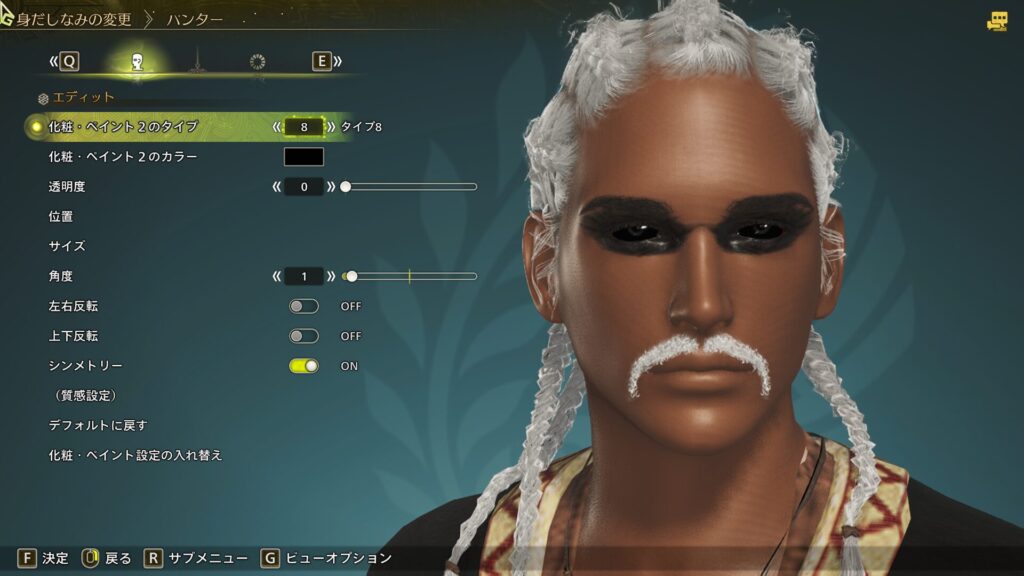Toggle the 左右反転 switch
This screenshot has height=576, width=1024.
304,306
